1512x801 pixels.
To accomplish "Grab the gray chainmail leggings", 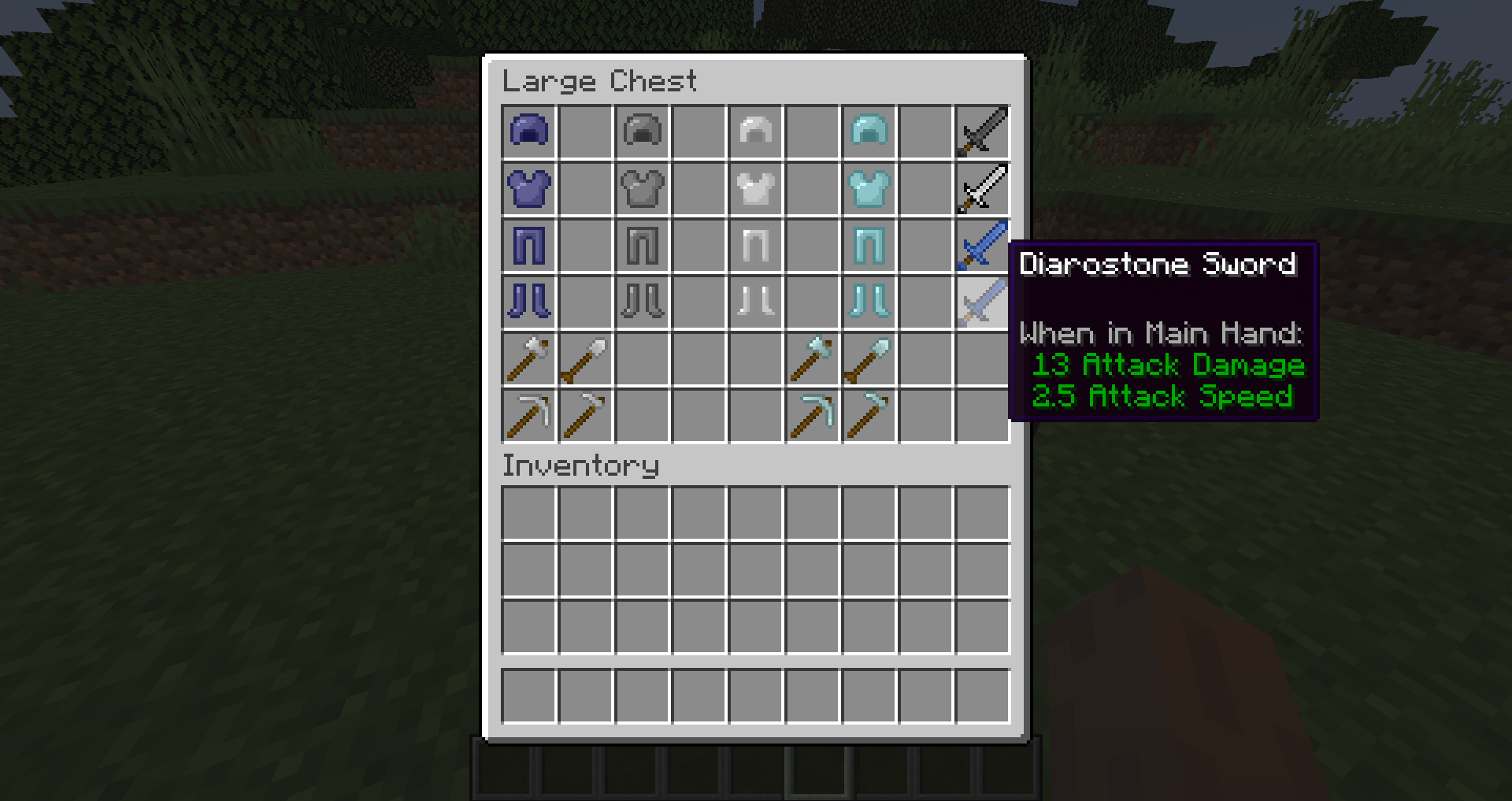I will click(x=642, y=245).
